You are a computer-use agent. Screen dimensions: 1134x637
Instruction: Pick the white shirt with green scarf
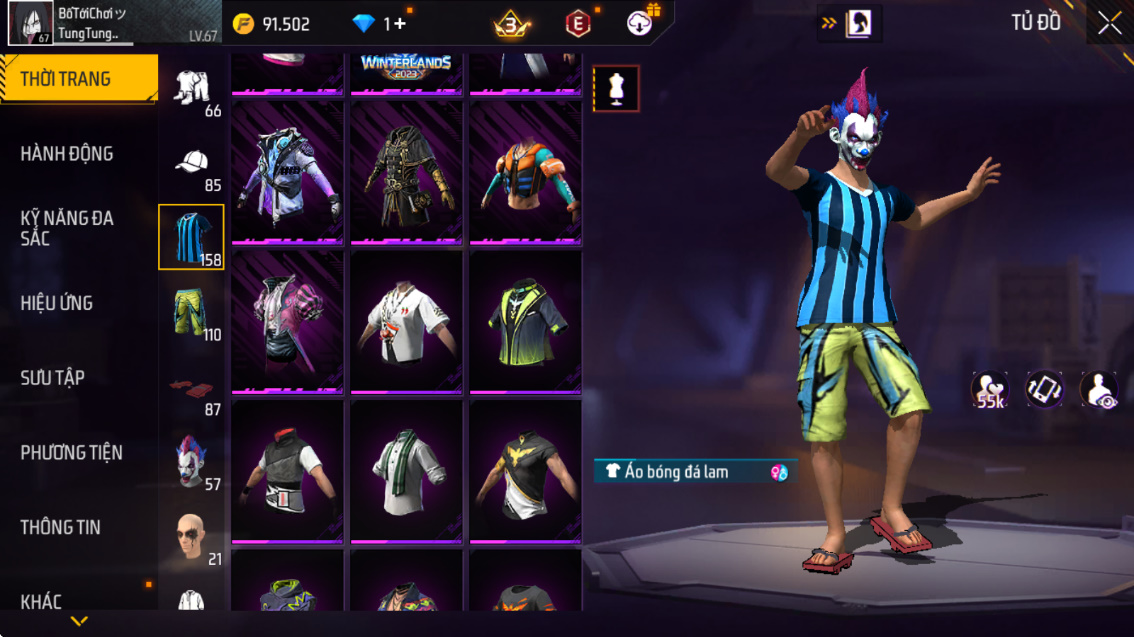pos(406,472)
